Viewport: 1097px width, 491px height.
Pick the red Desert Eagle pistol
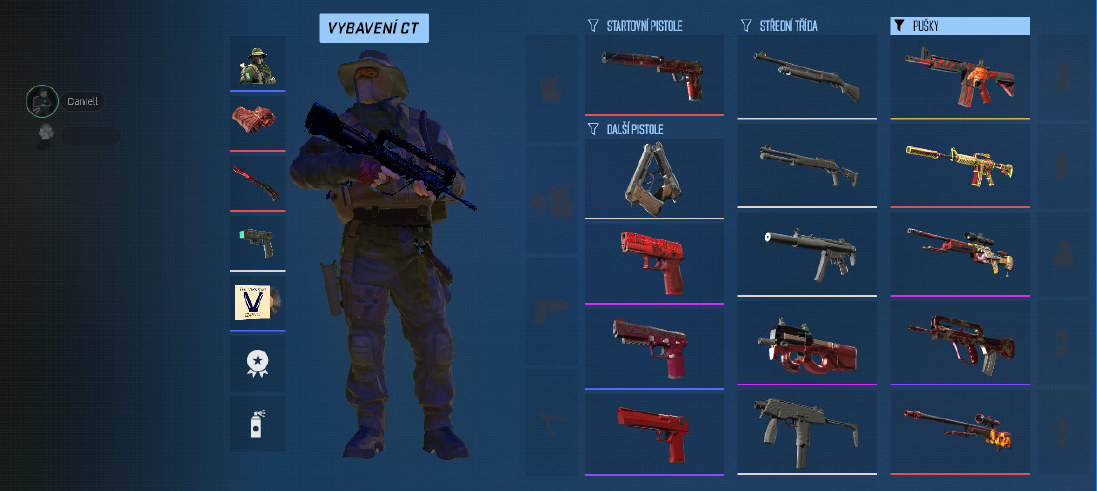[x=654, y=431]
